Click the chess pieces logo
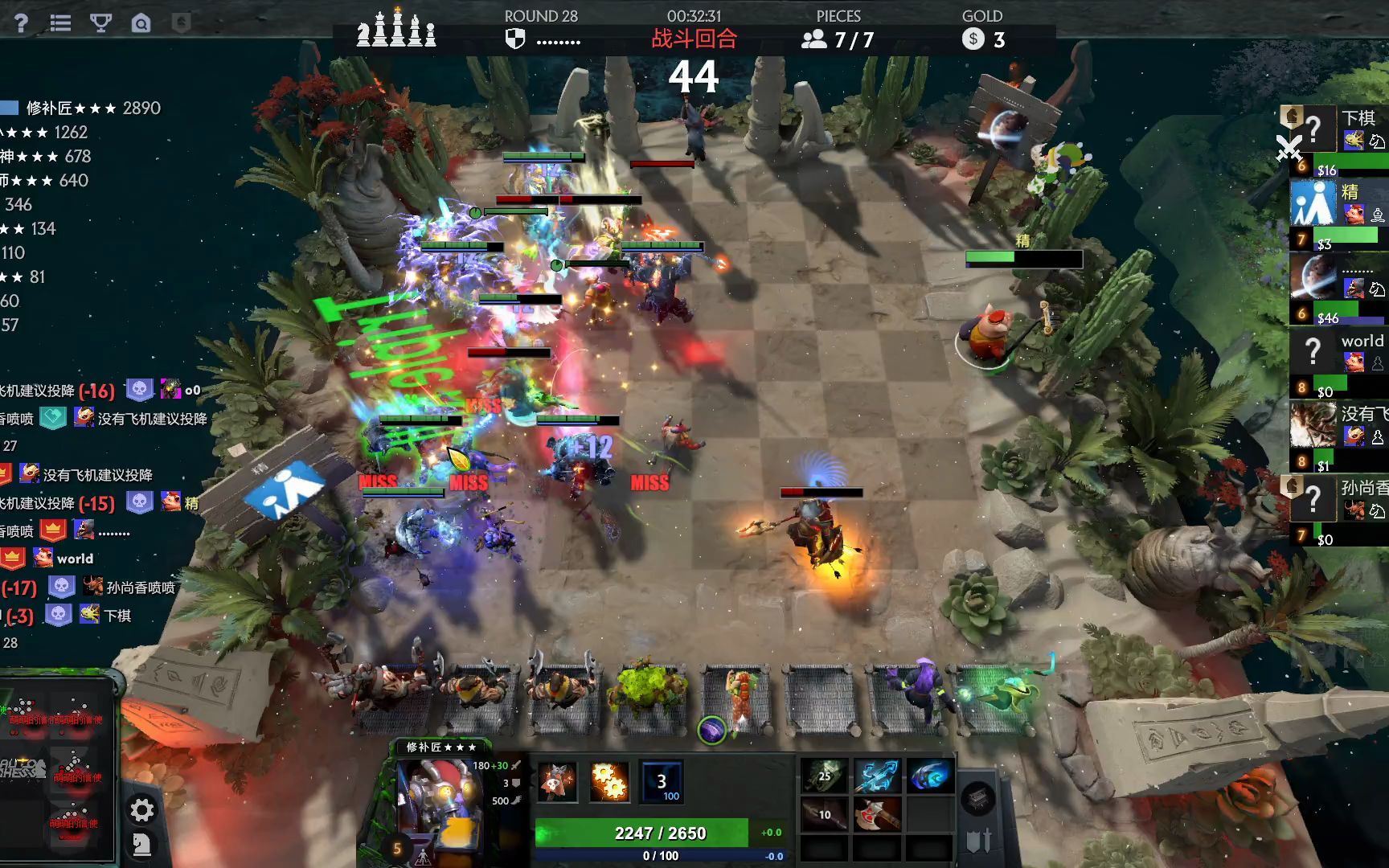This screenshot has width=1389, height=868. (396, 29)
